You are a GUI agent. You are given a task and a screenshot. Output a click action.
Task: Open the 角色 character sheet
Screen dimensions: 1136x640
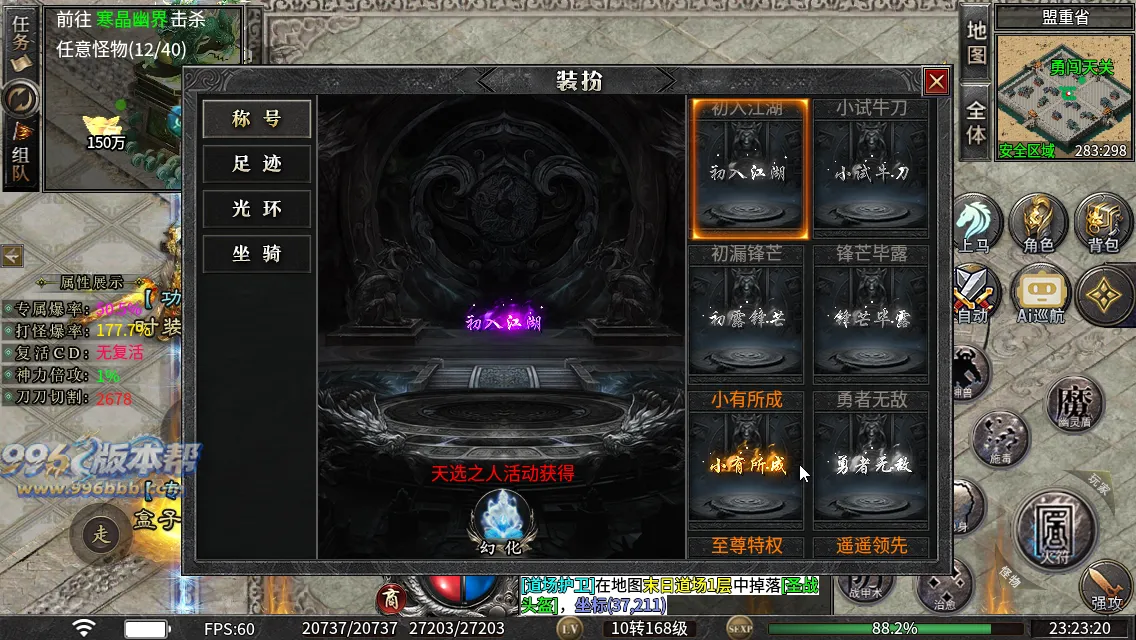pos(1038,222)
